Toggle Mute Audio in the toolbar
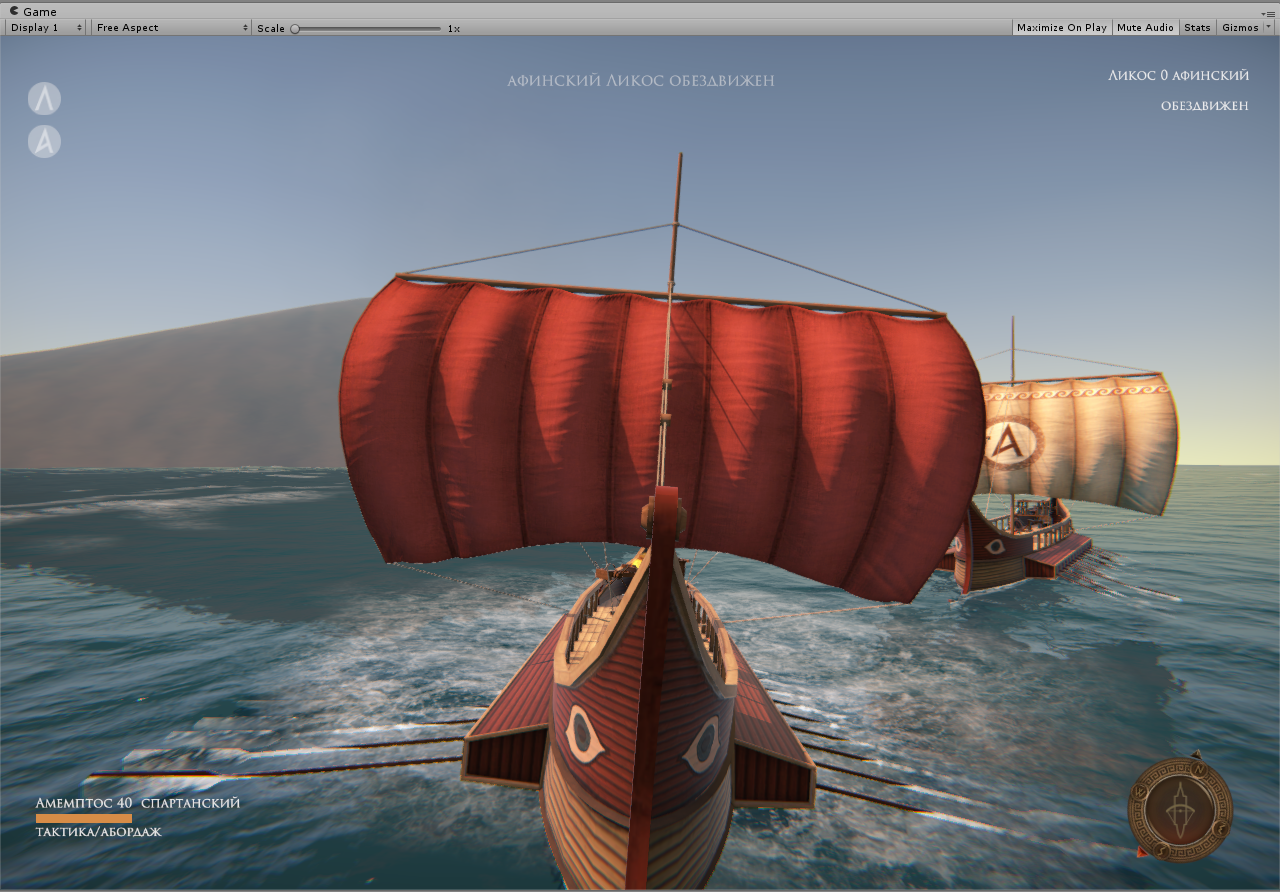The image size is (1280, 892). coord(1145,28)
